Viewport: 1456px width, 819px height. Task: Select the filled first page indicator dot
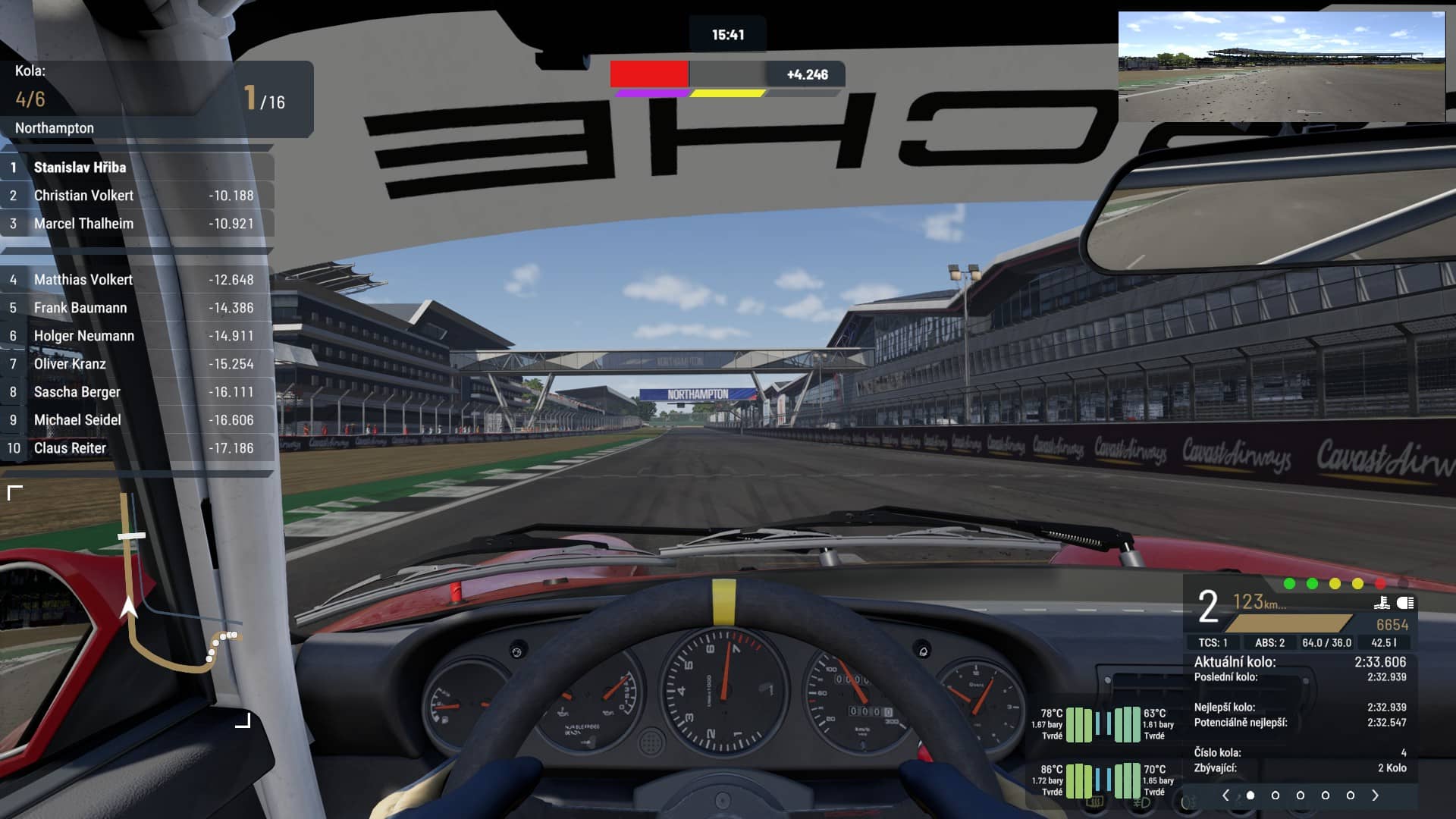[1250, 795]
